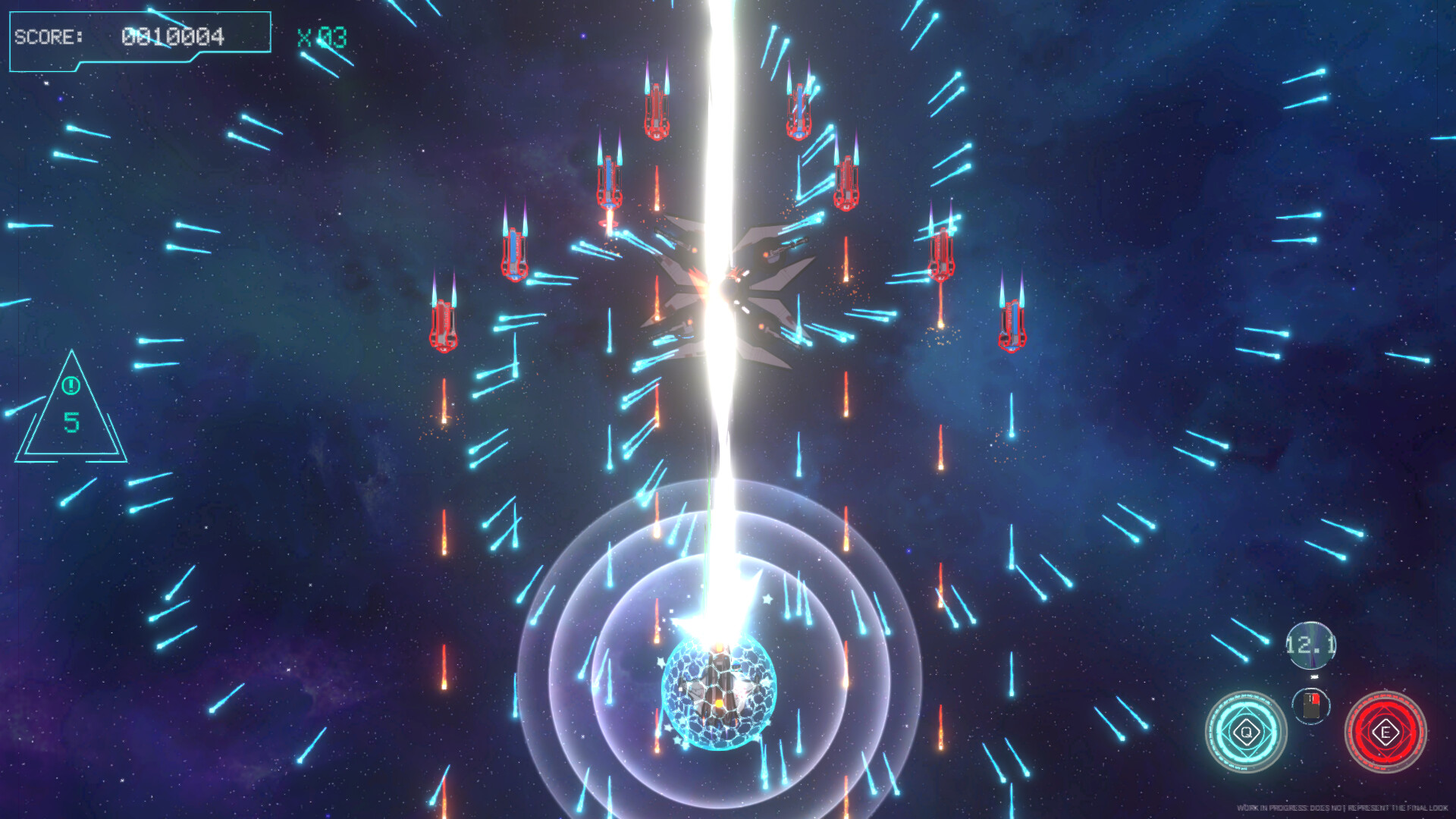The height and width of the screenshot is (819, 1456).
Task: Click the SCORE header label
Action: click(48, 36)
